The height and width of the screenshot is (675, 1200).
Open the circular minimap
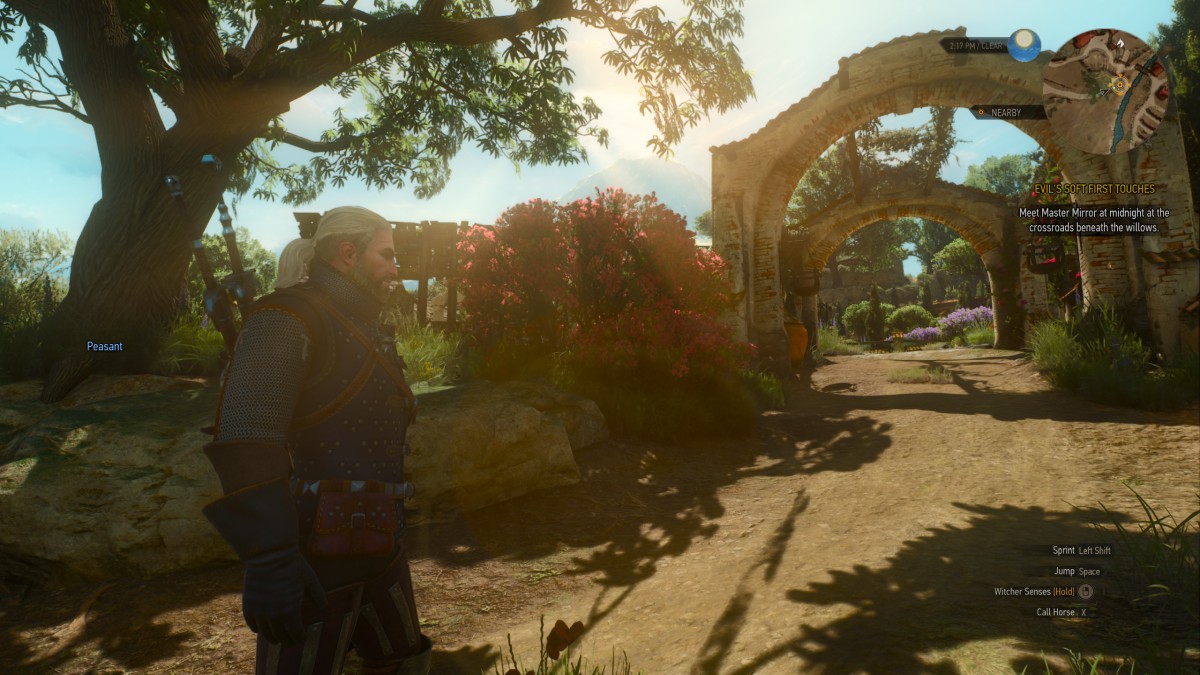point(1105,90)
